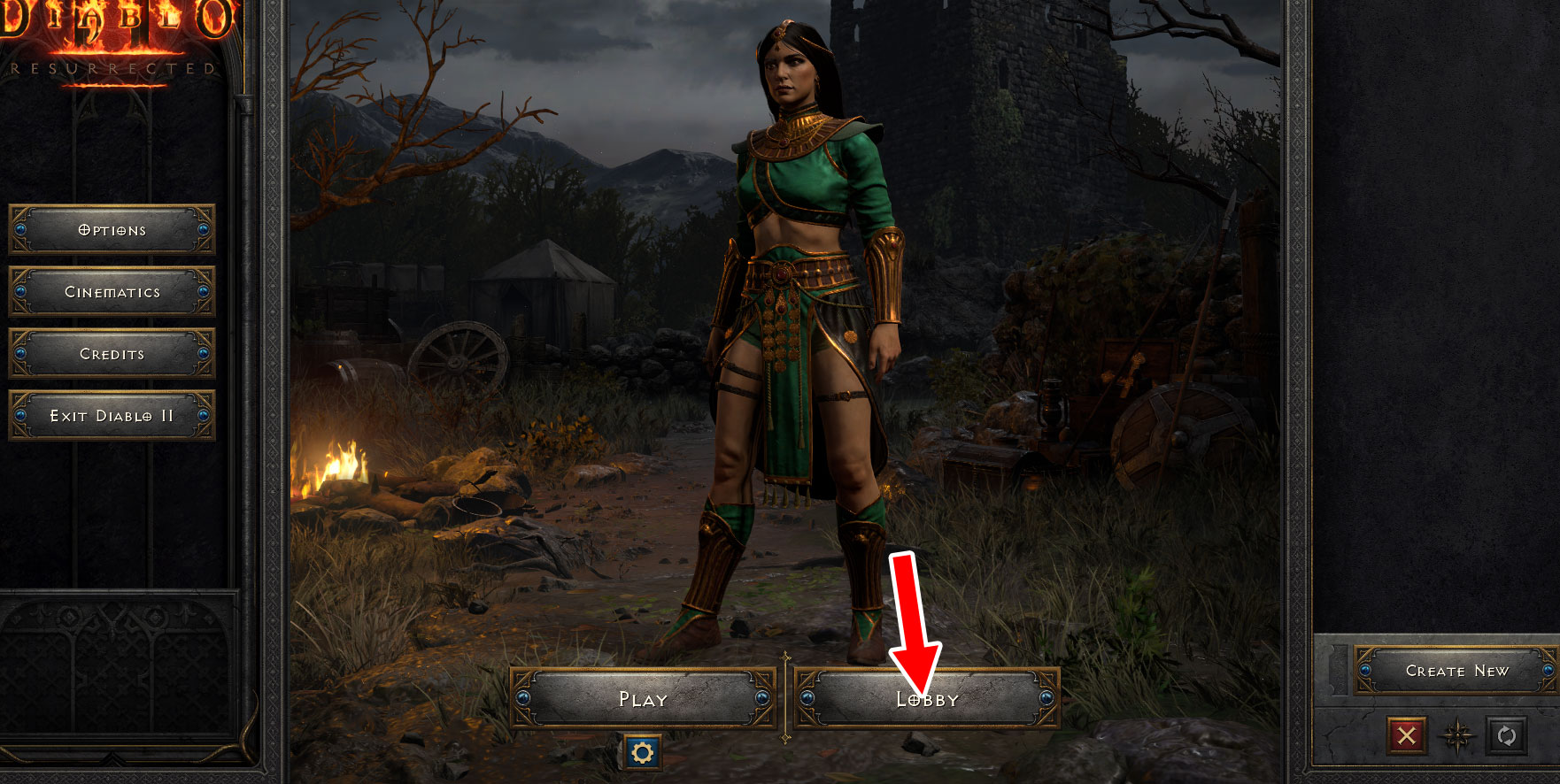
Task: Open the Options menu
Action: click(112, 229)
